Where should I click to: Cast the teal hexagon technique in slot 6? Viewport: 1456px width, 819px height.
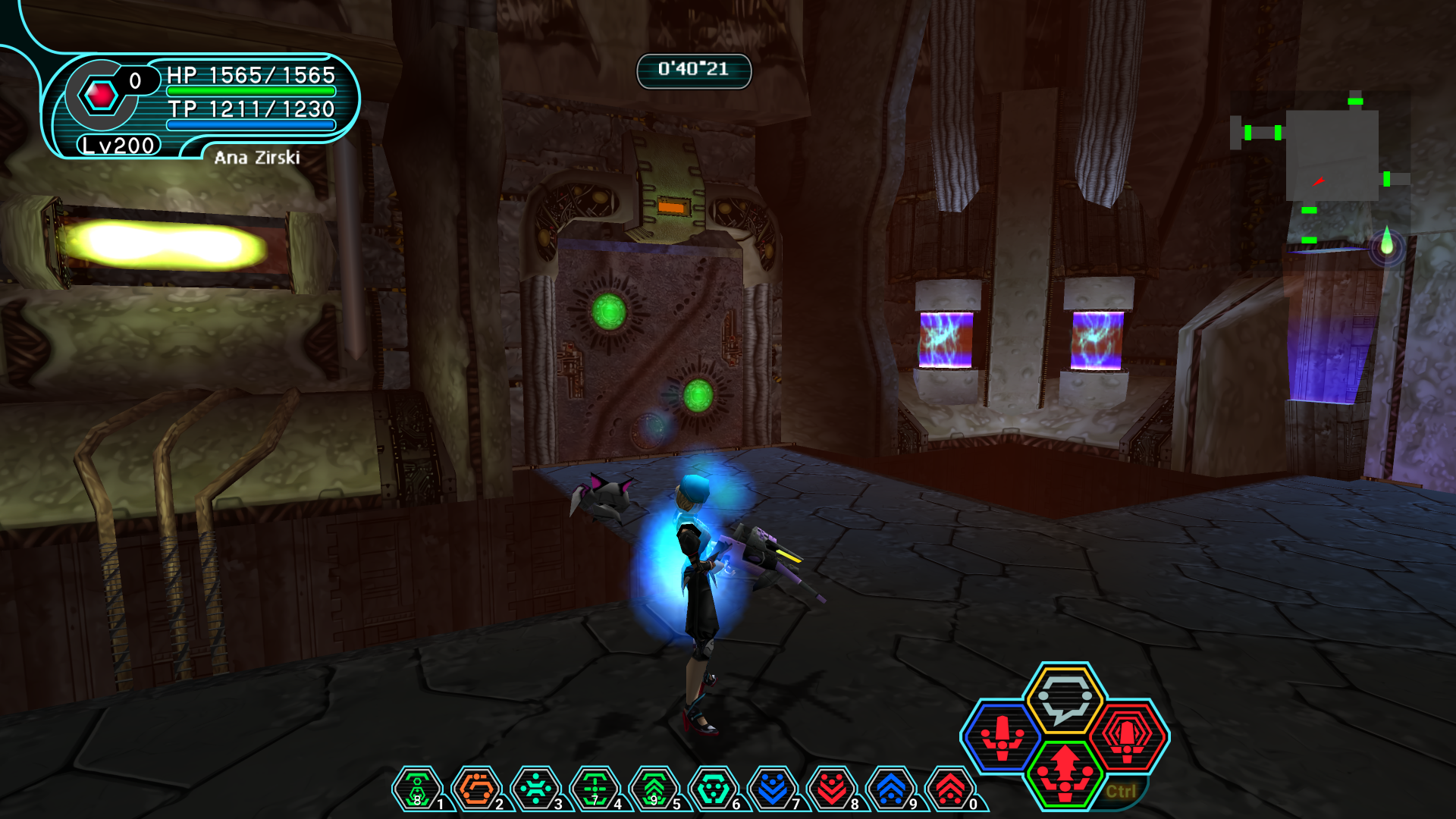click(x=713, y=789)
